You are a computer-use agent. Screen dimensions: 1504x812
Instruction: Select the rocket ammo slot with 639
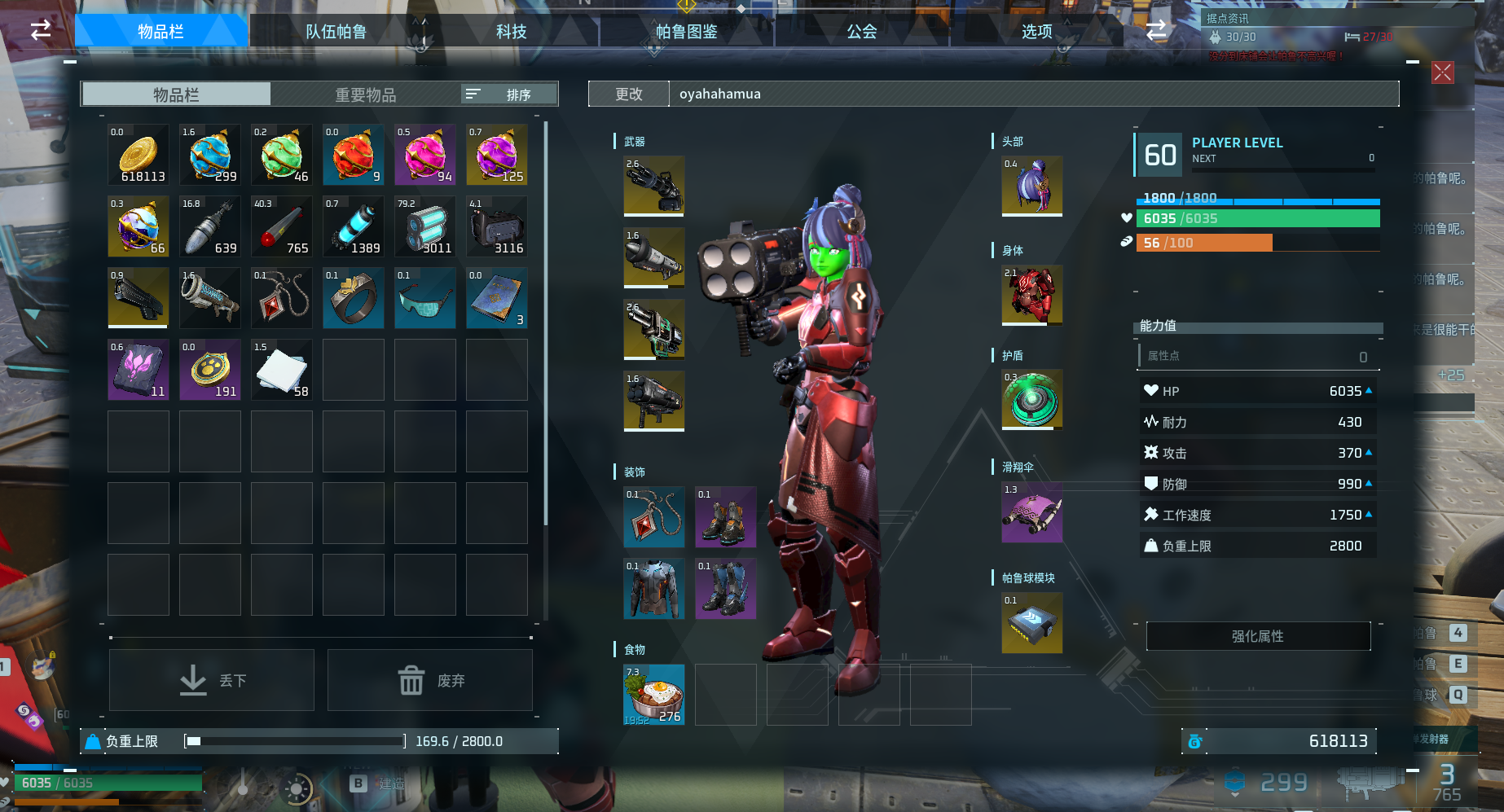tap(210, 226)
